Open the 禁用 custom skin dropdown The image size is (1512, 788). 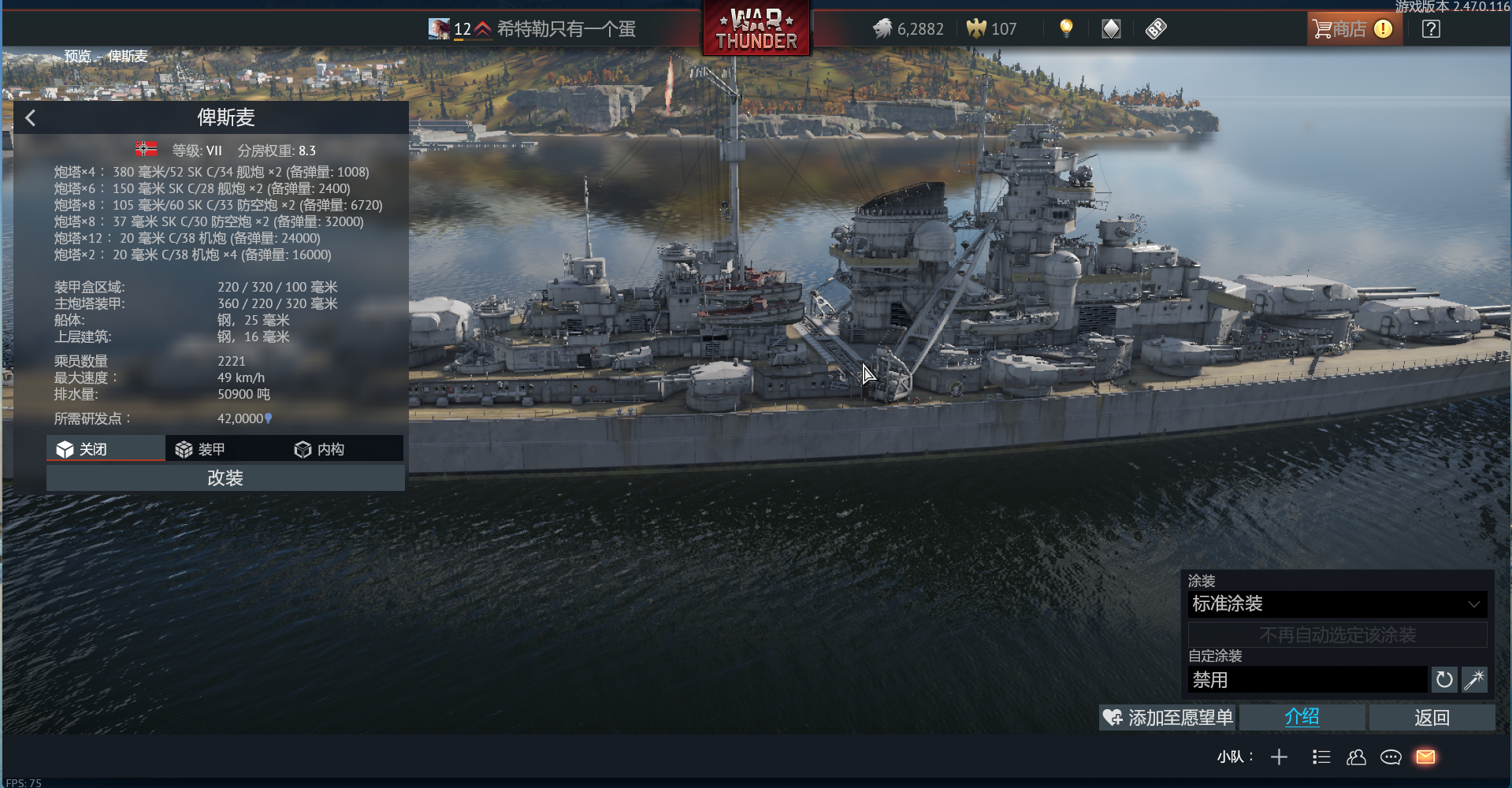(1306, 680)
